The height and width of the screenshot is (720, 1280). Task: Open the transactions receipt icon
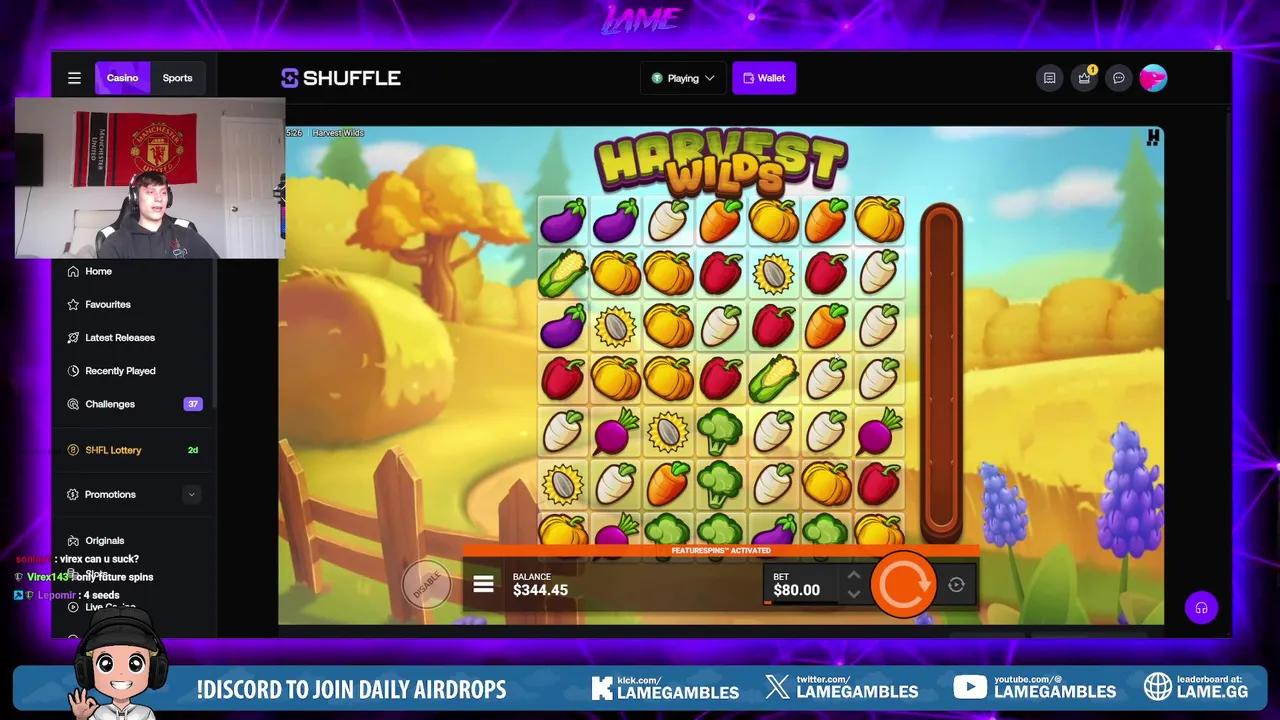(x=1049, y=78)
